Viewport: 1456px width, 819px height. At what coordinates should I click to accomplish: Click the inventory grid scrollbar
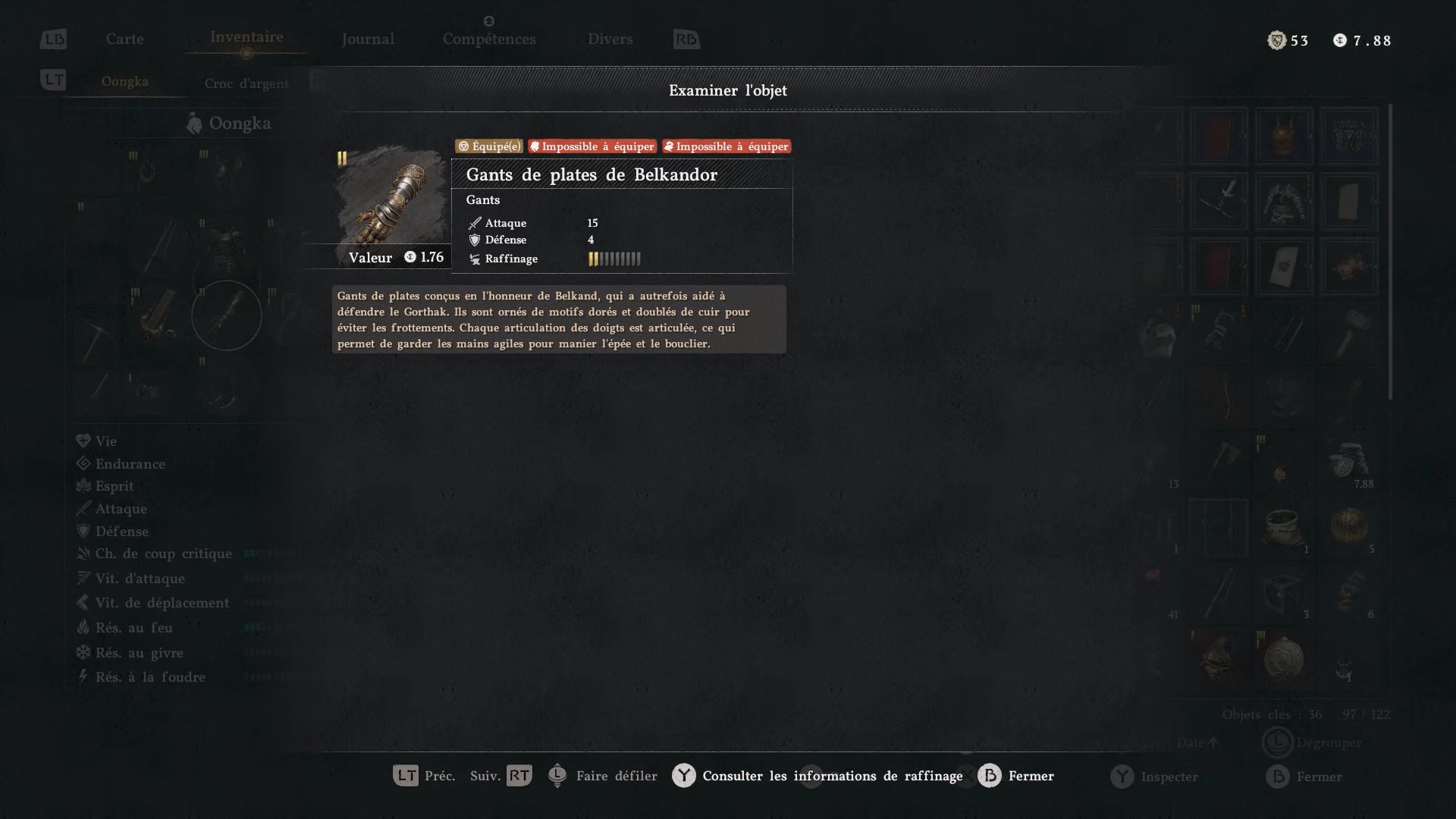[1390, 252]
